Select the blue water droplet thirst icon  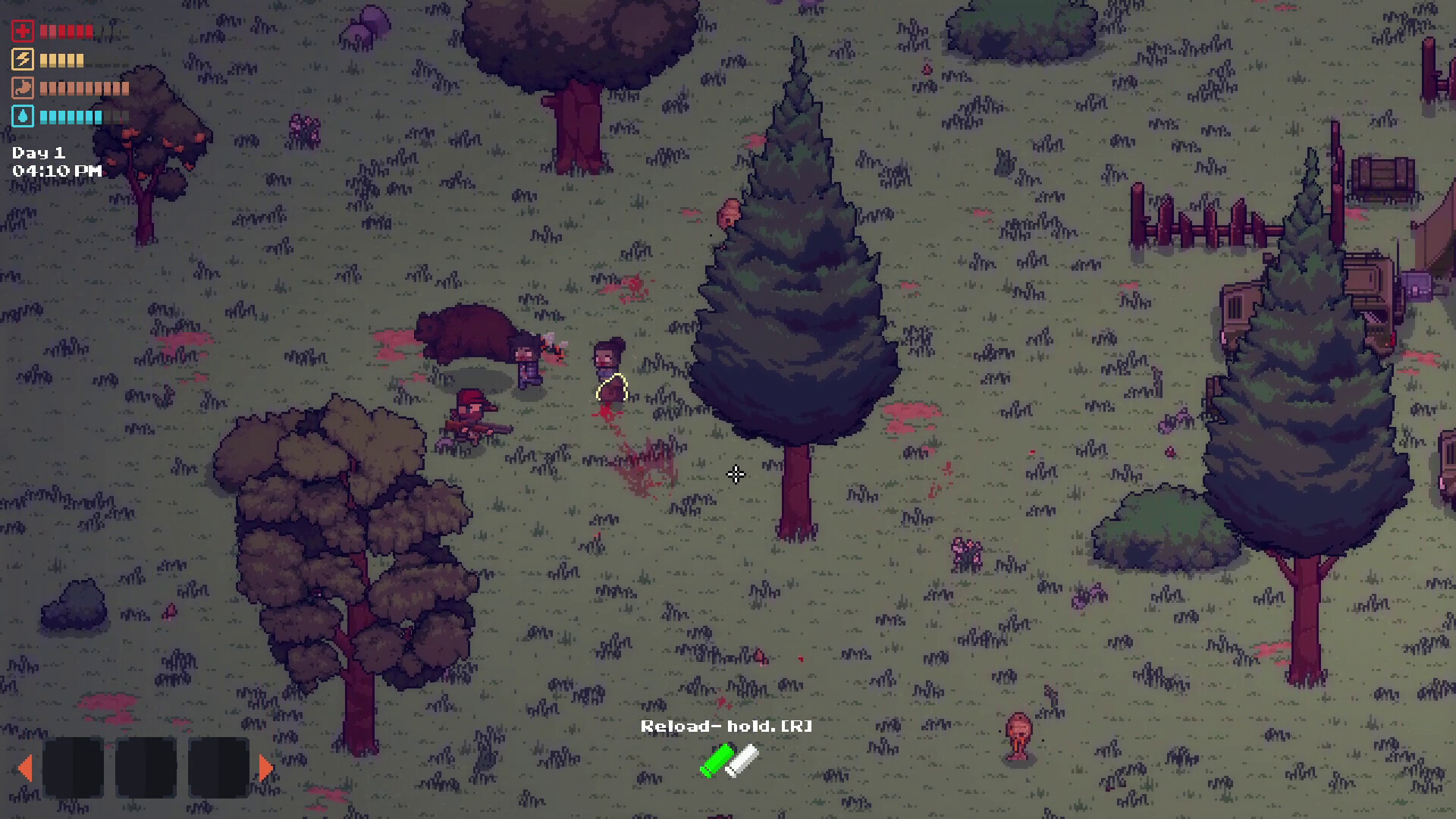22,117
